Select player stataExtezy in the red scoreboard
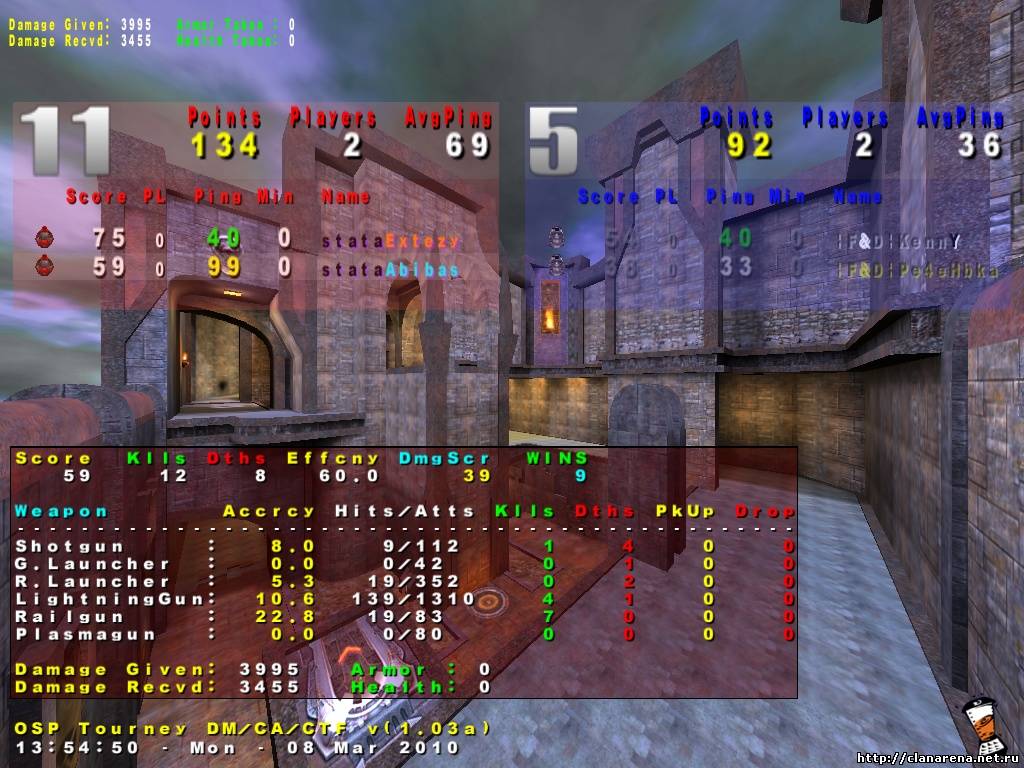Image resolution: width=1024 pixels, height=768 pixels. click(390, 240)
